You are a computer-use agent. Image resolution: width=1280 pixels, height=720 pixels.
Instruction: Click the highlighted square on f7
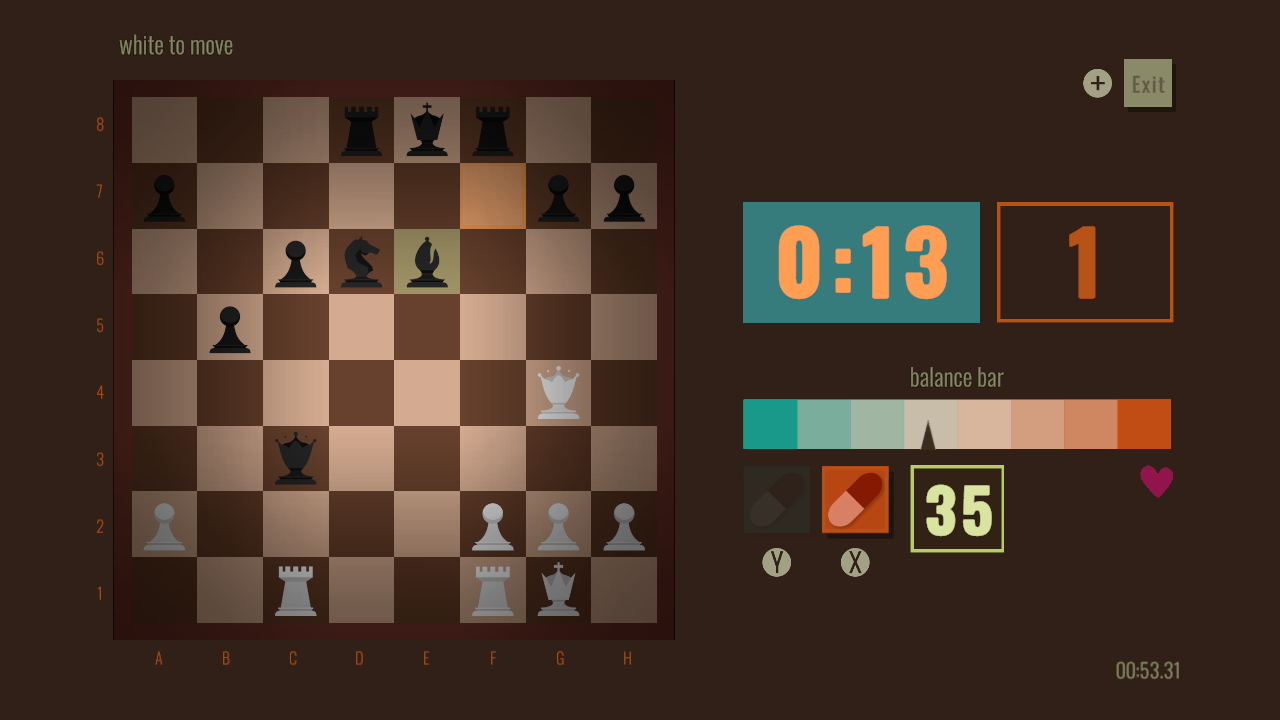[492, 191]
